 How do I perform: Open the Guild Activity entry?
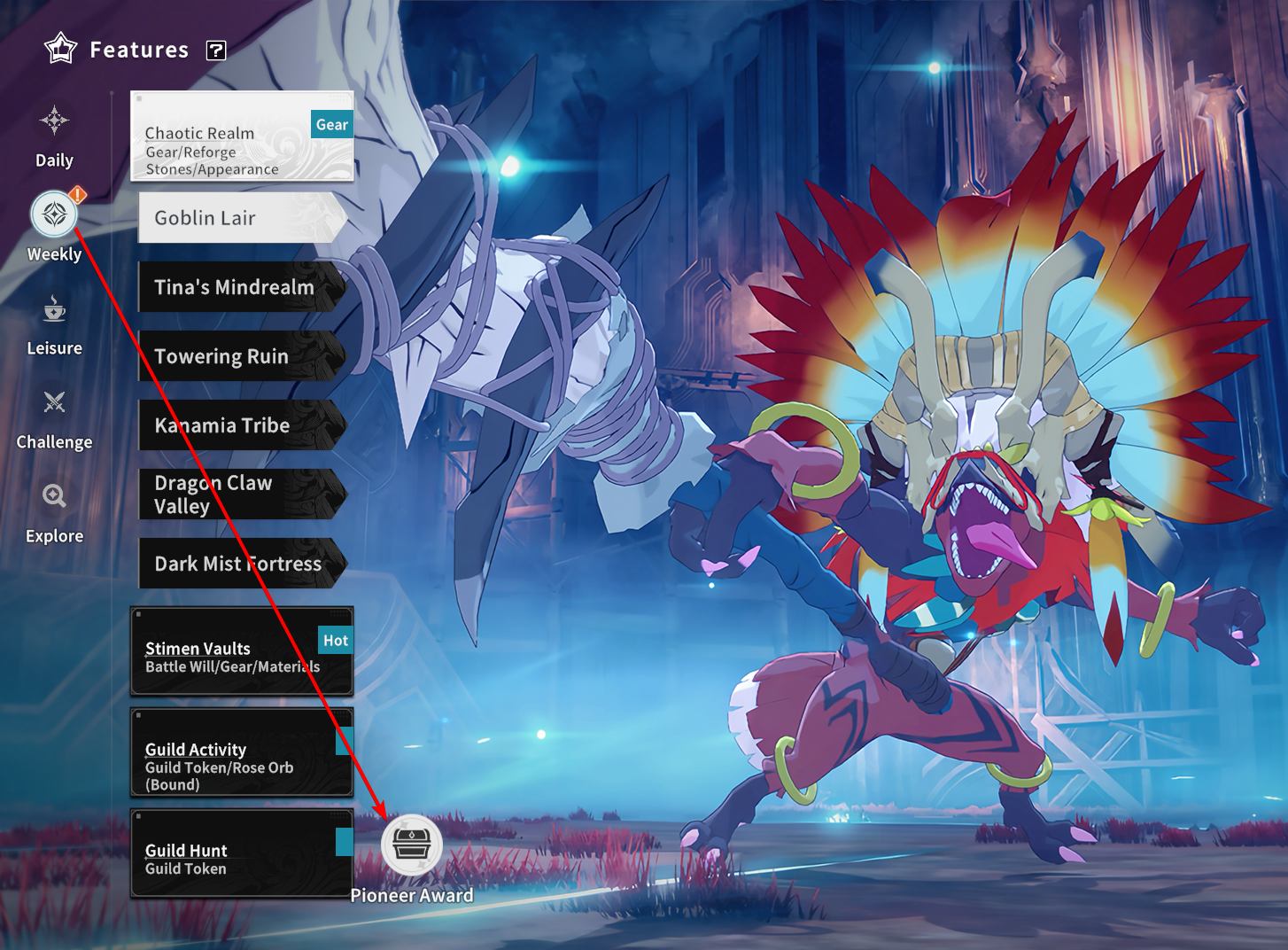242,753
